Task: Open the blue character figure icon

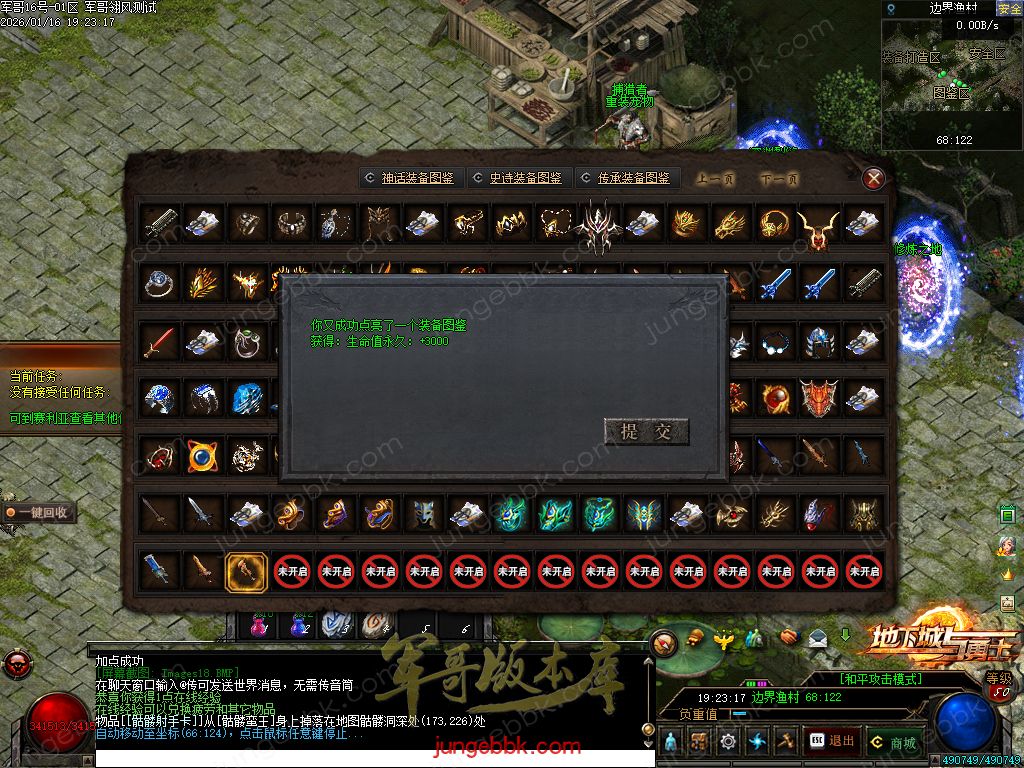Action: tap(671, 742)
